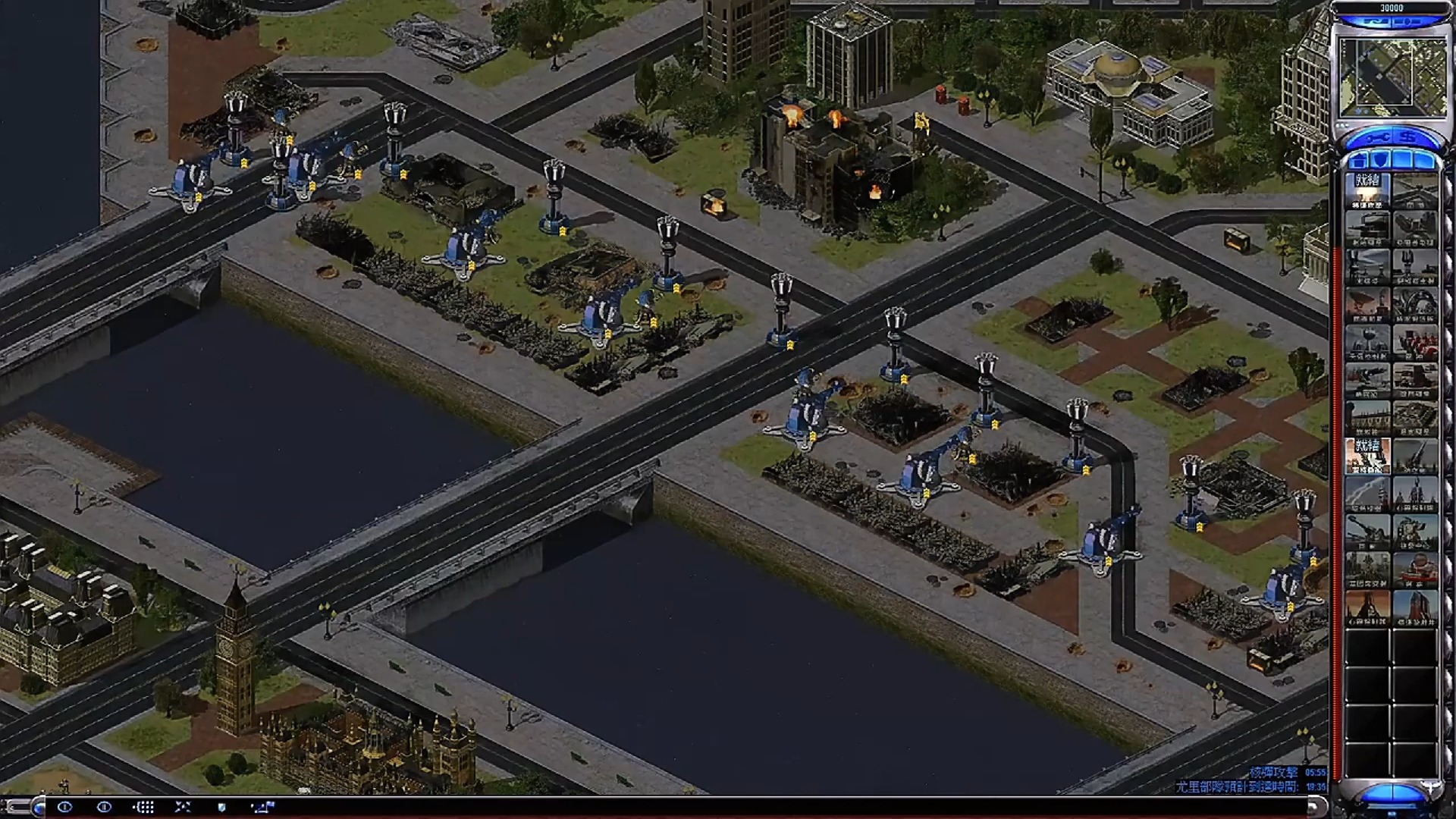Select same-type units with dotted grid button

point(143,807)
